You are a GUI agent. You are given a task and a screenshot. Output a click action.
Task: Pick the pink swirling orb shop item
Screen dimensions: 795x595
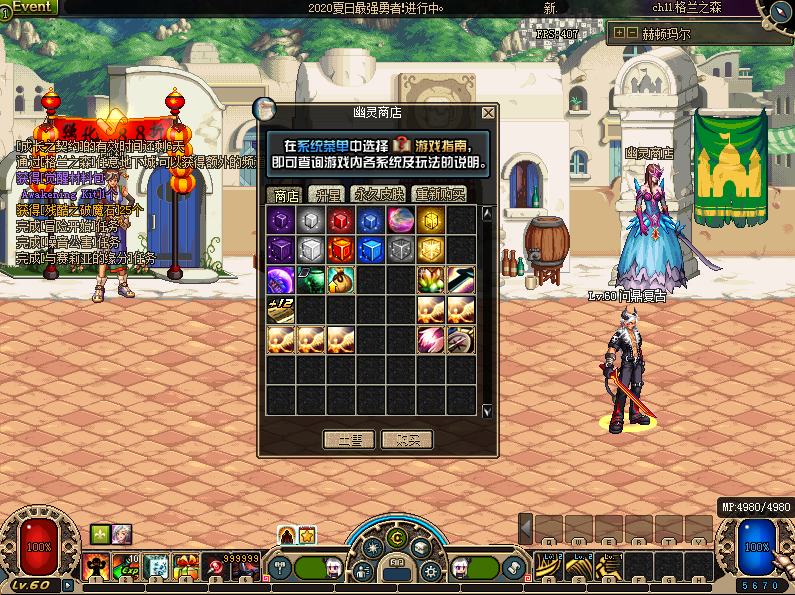(x=401, y=220)
